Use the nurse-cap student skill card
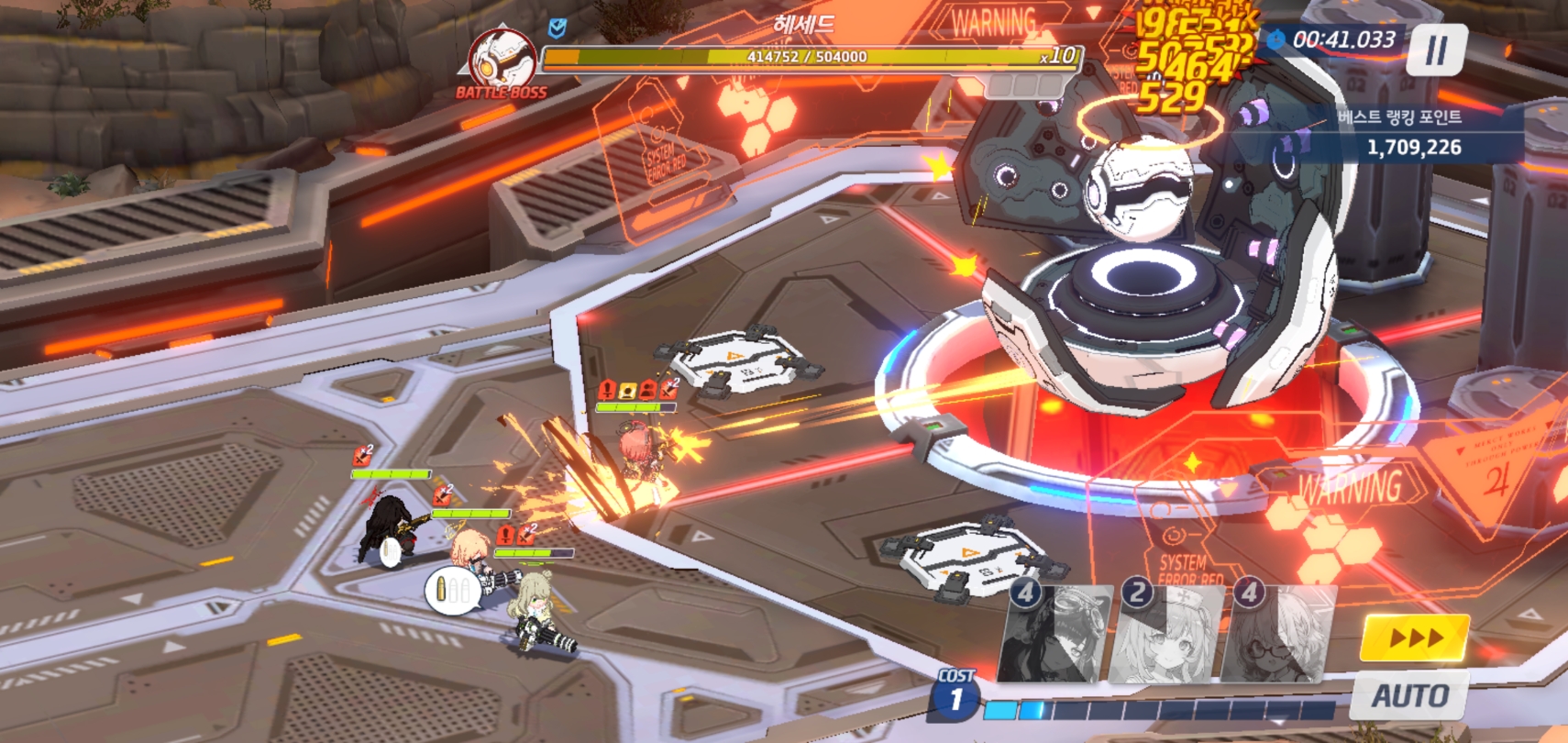Screen dimensions: 1568x743 [1166, 635]
